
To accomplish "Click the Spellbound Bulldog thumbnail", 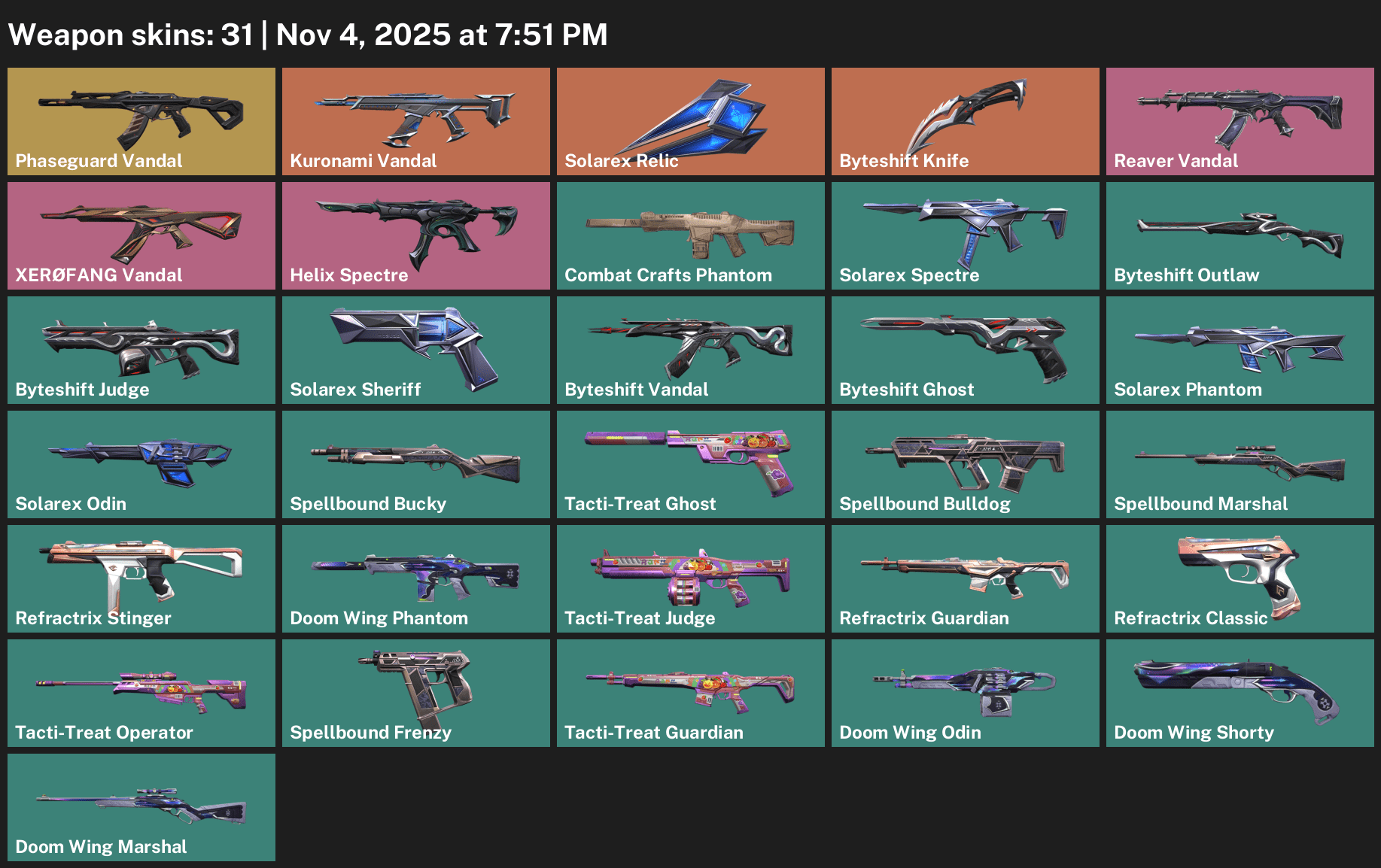I will (x=965, y=463).
